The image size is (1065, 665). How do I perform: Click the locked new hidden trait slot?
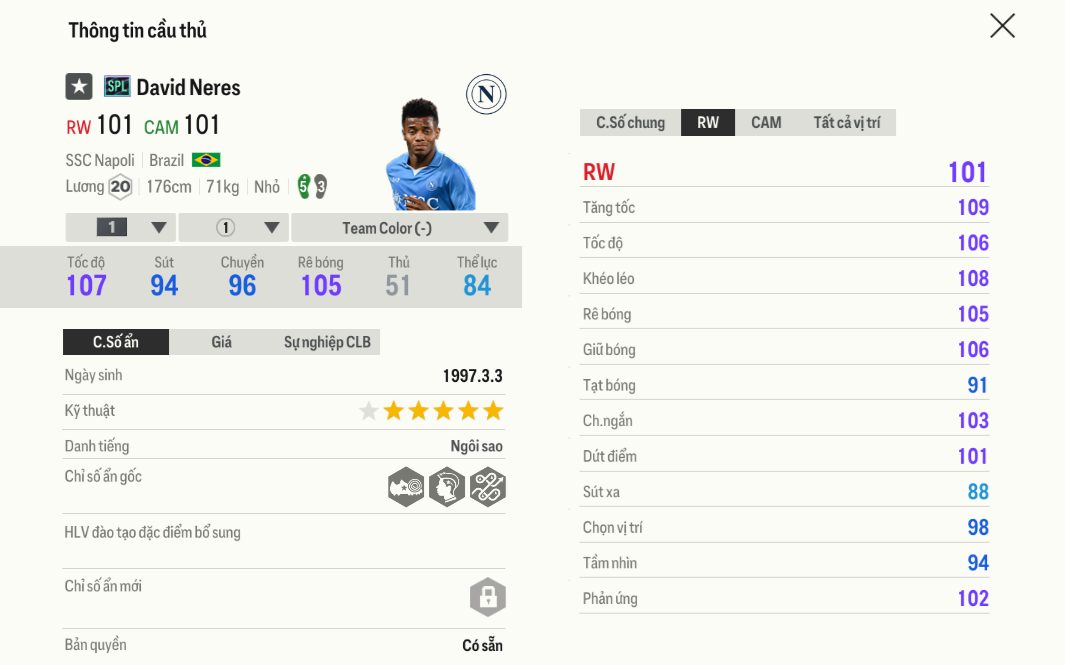pos(488,597)
